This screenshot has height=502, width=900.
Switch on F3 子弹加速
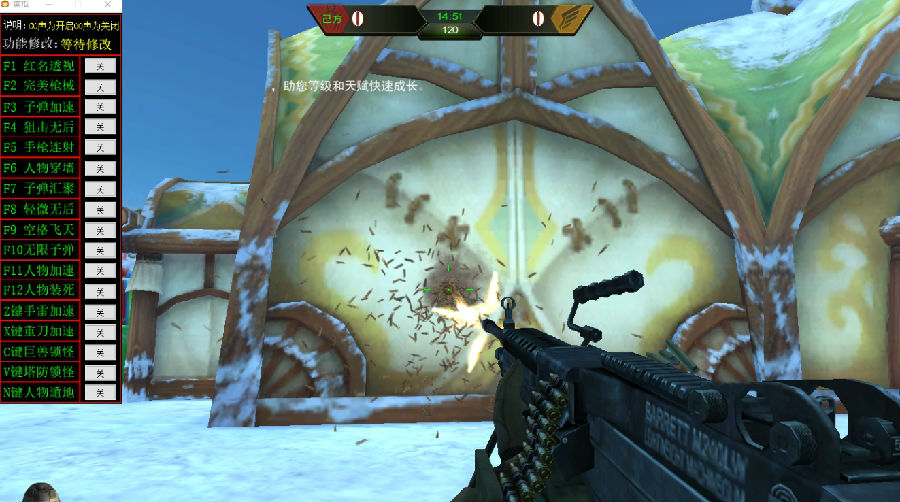pyautogui.click(x=100, y=107)
